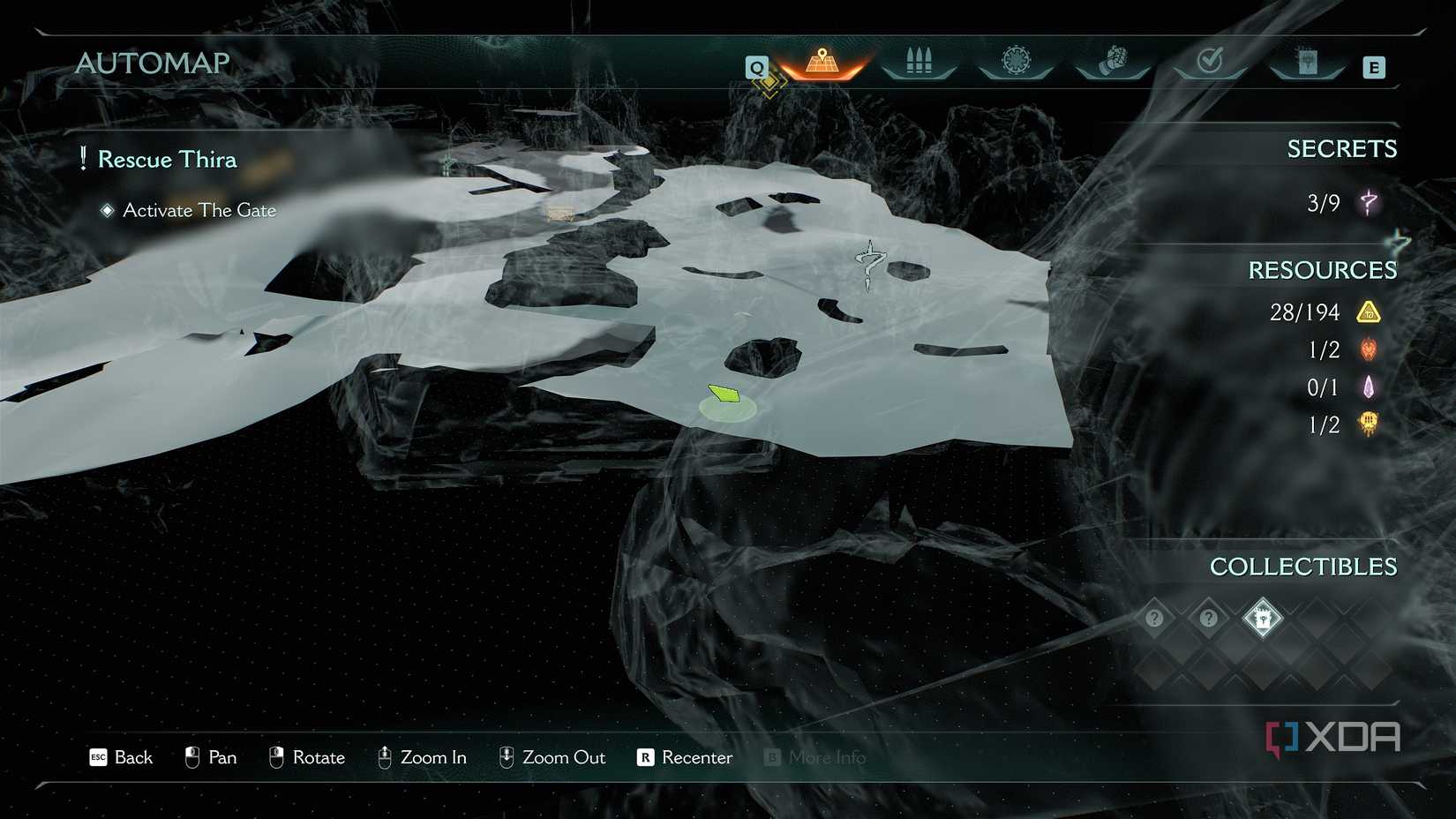This screenshot has height=819, width=1456.
Task: Open the shield saw tab with circular blade icon
Action: pyautogui.click(x=1016, y=62)
